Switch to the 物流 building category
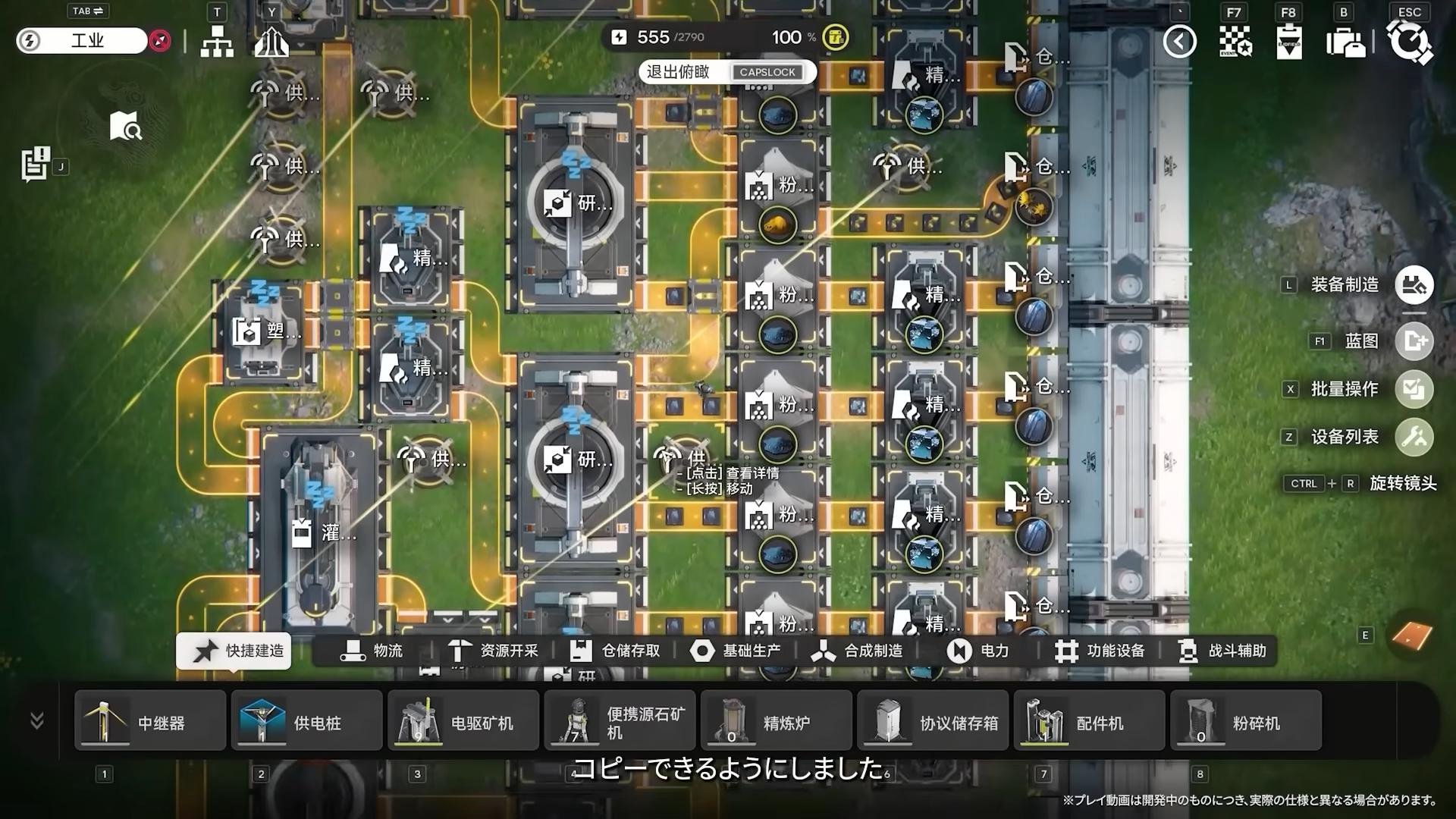Image resolution: width=1456 pixels, height=819 pixels. click(375, 651)
